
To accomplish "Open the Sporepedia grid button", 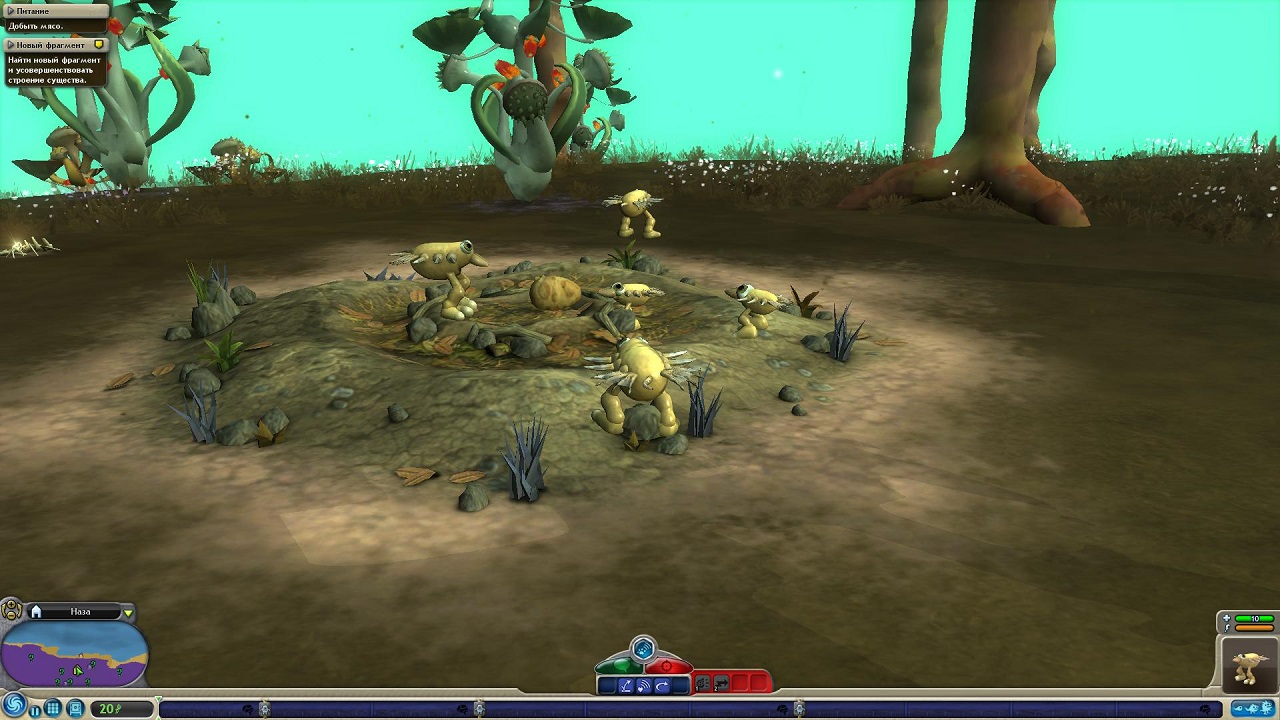I will (x=54, y=708).
